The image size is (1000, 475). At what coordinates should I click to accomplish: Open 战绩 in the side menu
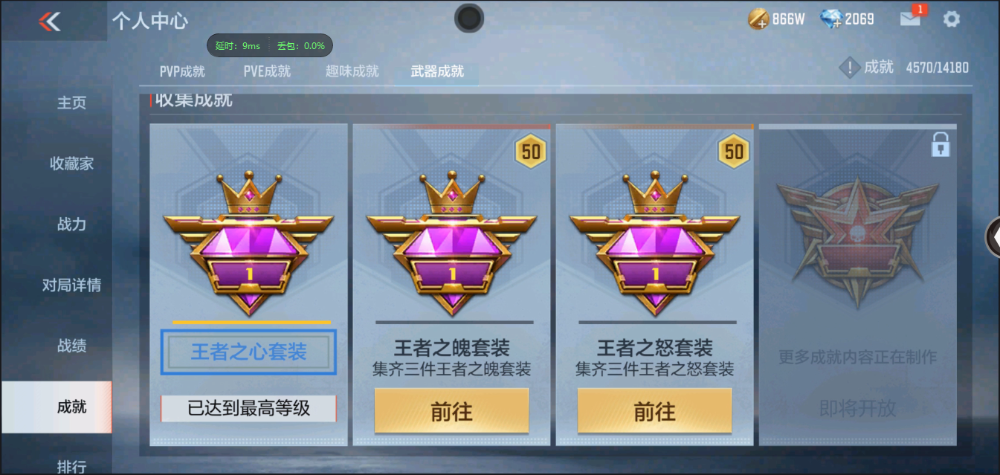(x=71, y=346)
